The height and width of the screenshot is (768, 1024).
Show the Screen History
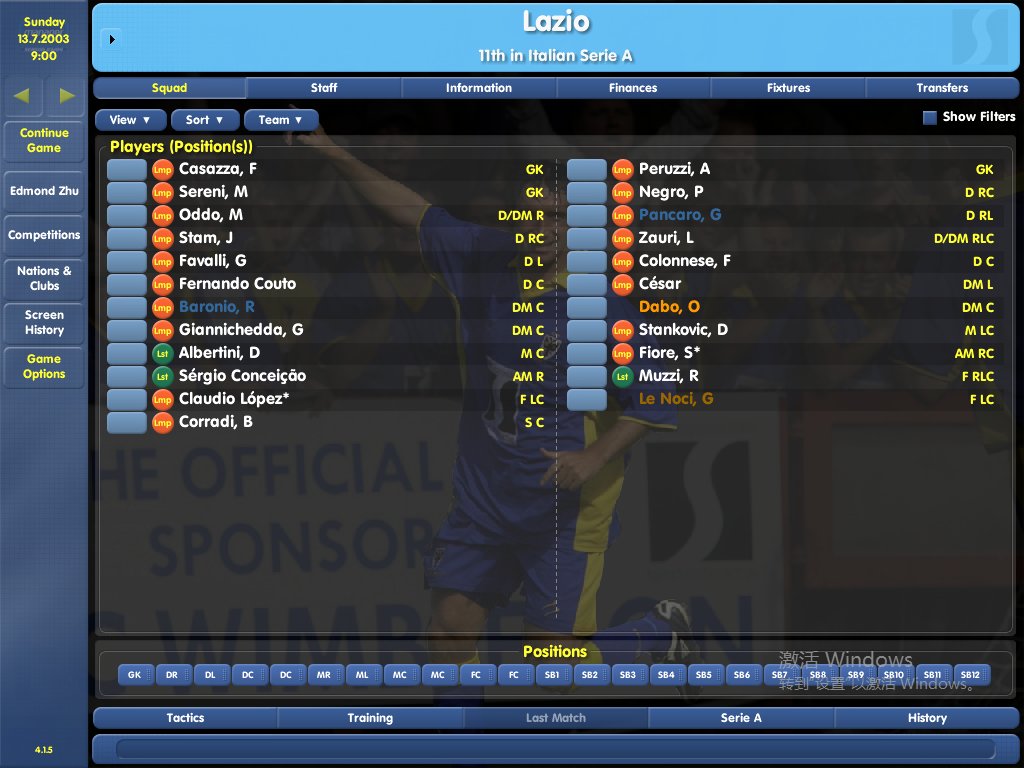[x=44, y=322]
